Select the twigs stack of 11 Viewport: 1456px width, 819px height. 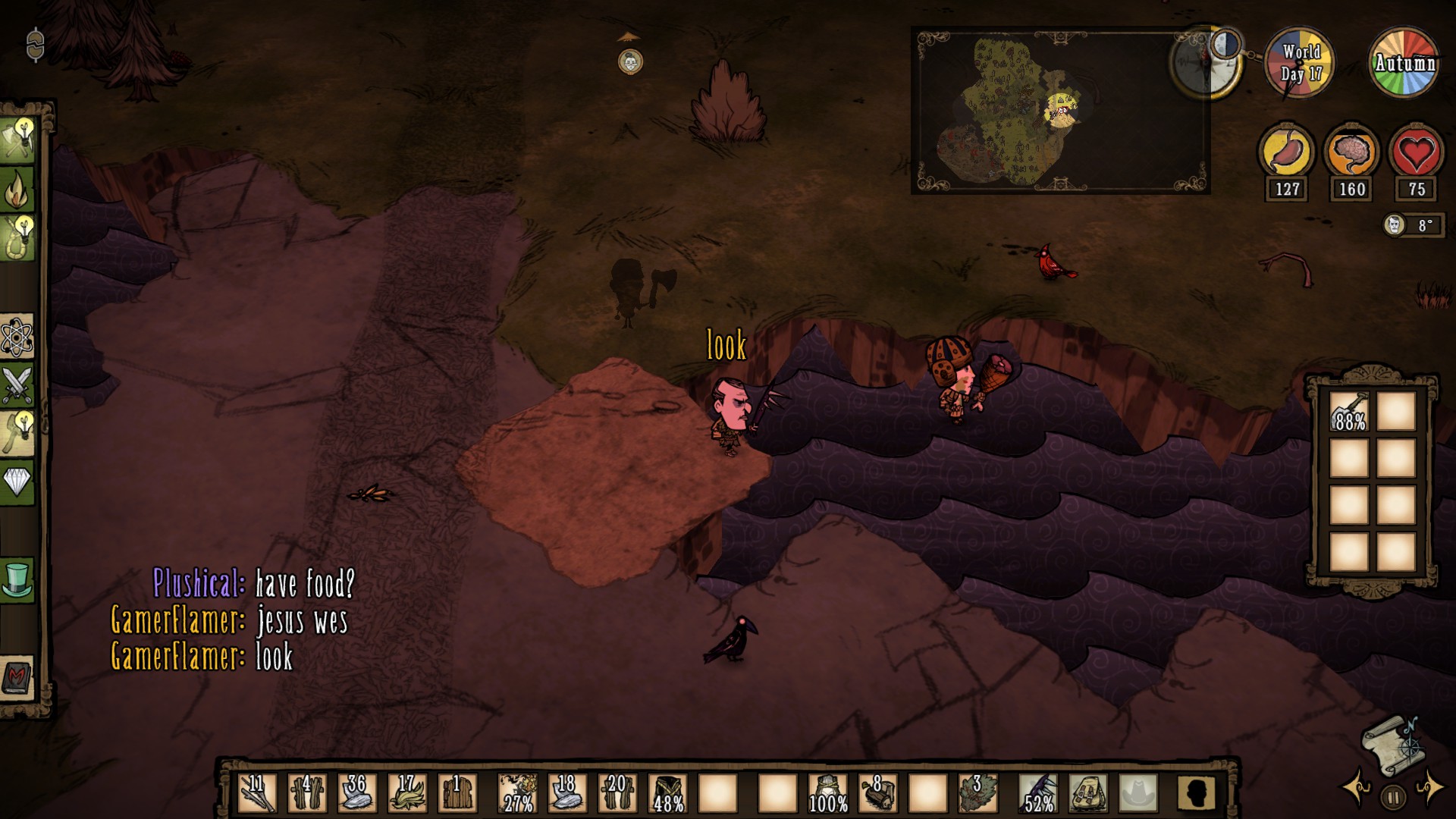pos(256,792)
